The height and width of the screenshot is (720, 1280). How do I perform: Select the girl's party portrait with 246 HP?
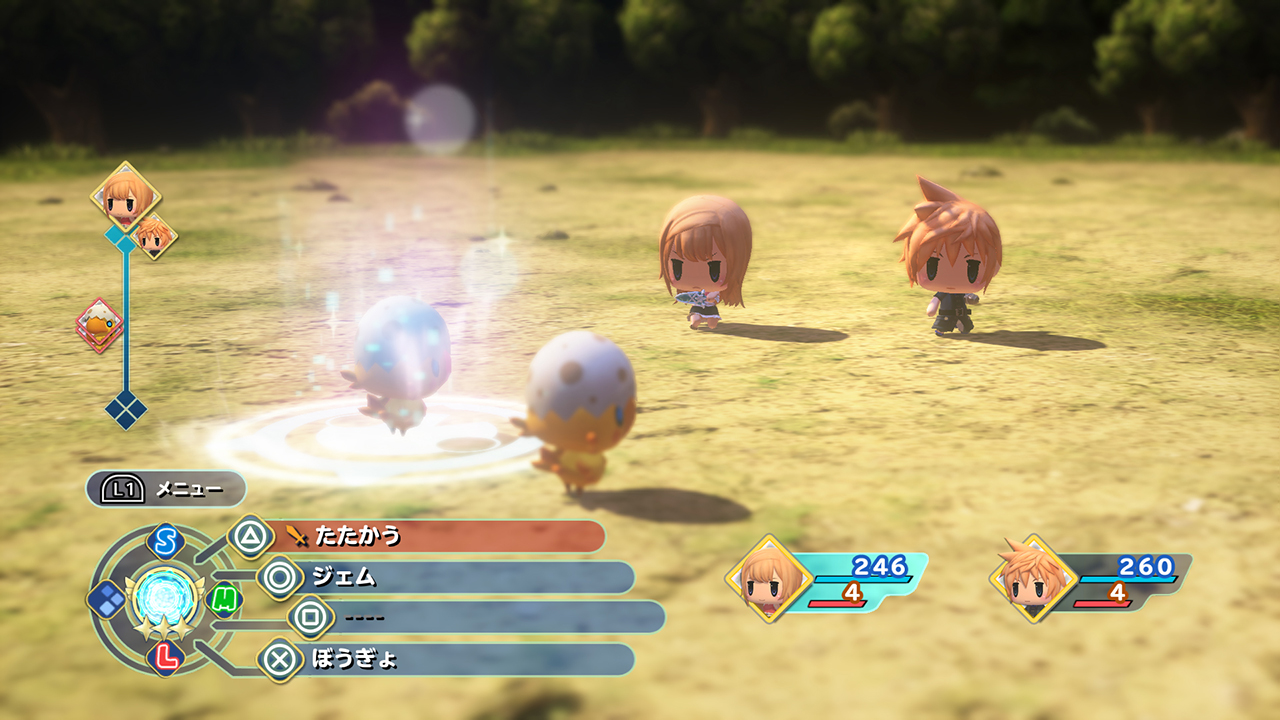[769, 578]
